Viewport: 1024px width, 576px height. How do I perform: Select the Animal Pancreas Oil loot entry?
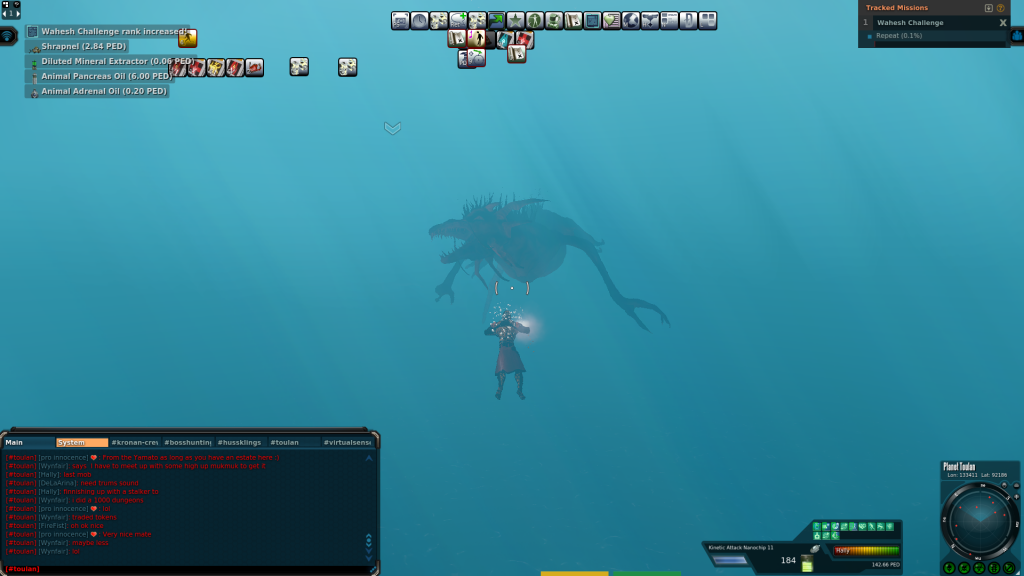(x=104, y=76)
